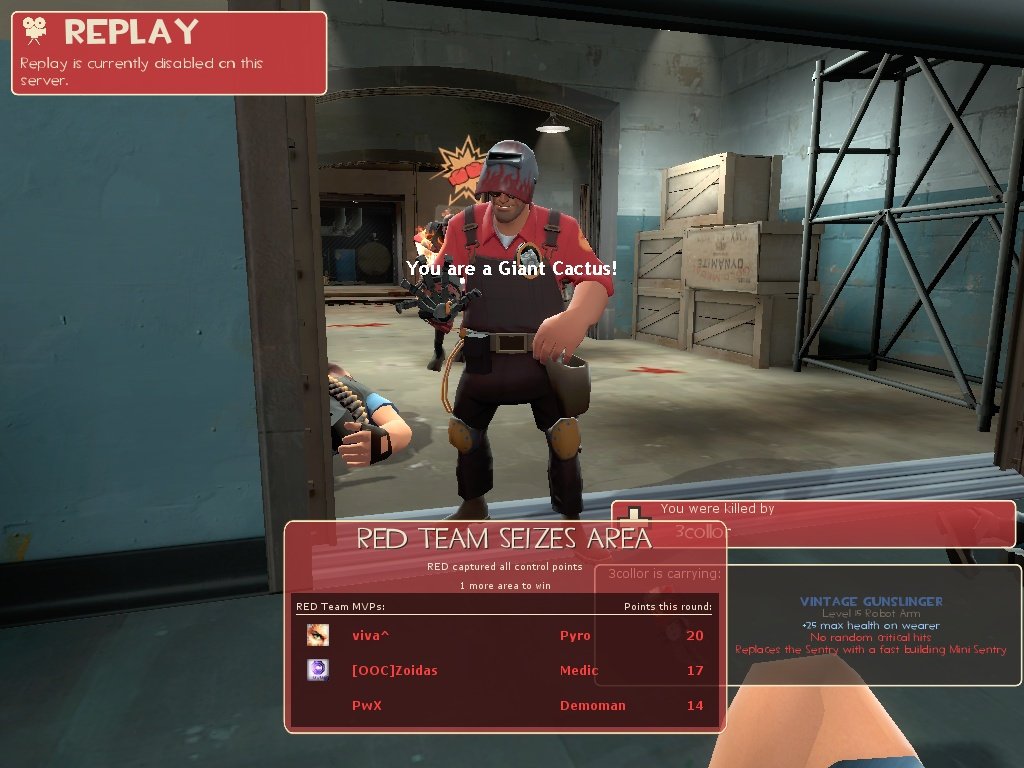Click the [OOC]Zoidas avatar icon
Image resolution: width=1024 pixels, height=768 pixels.
(318, 670)
